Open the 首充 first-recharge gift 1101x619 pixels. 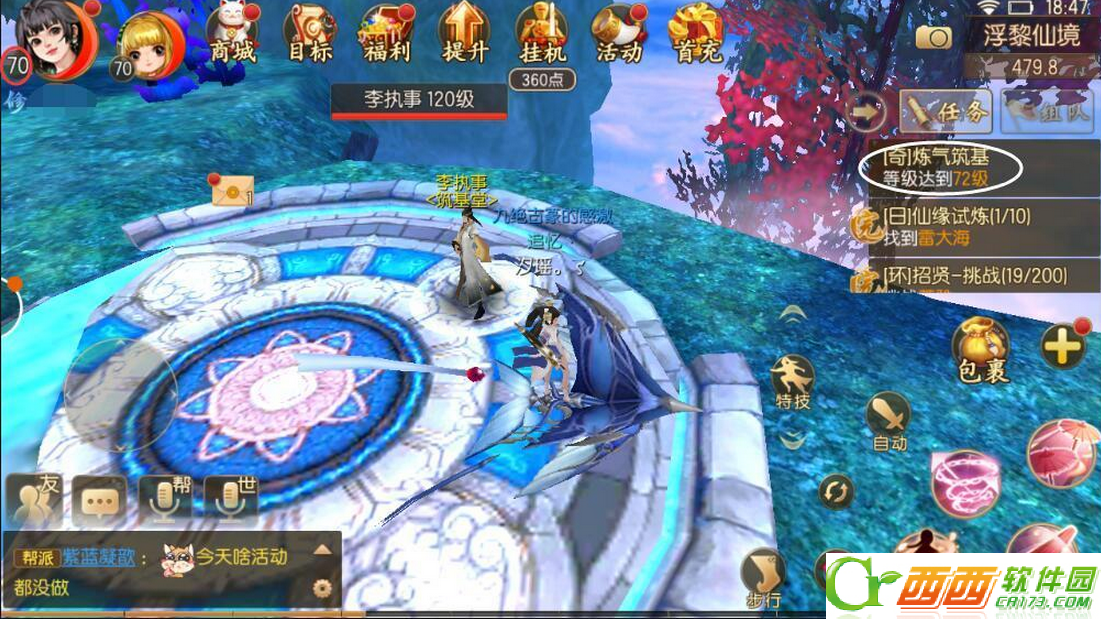point(696,35)
